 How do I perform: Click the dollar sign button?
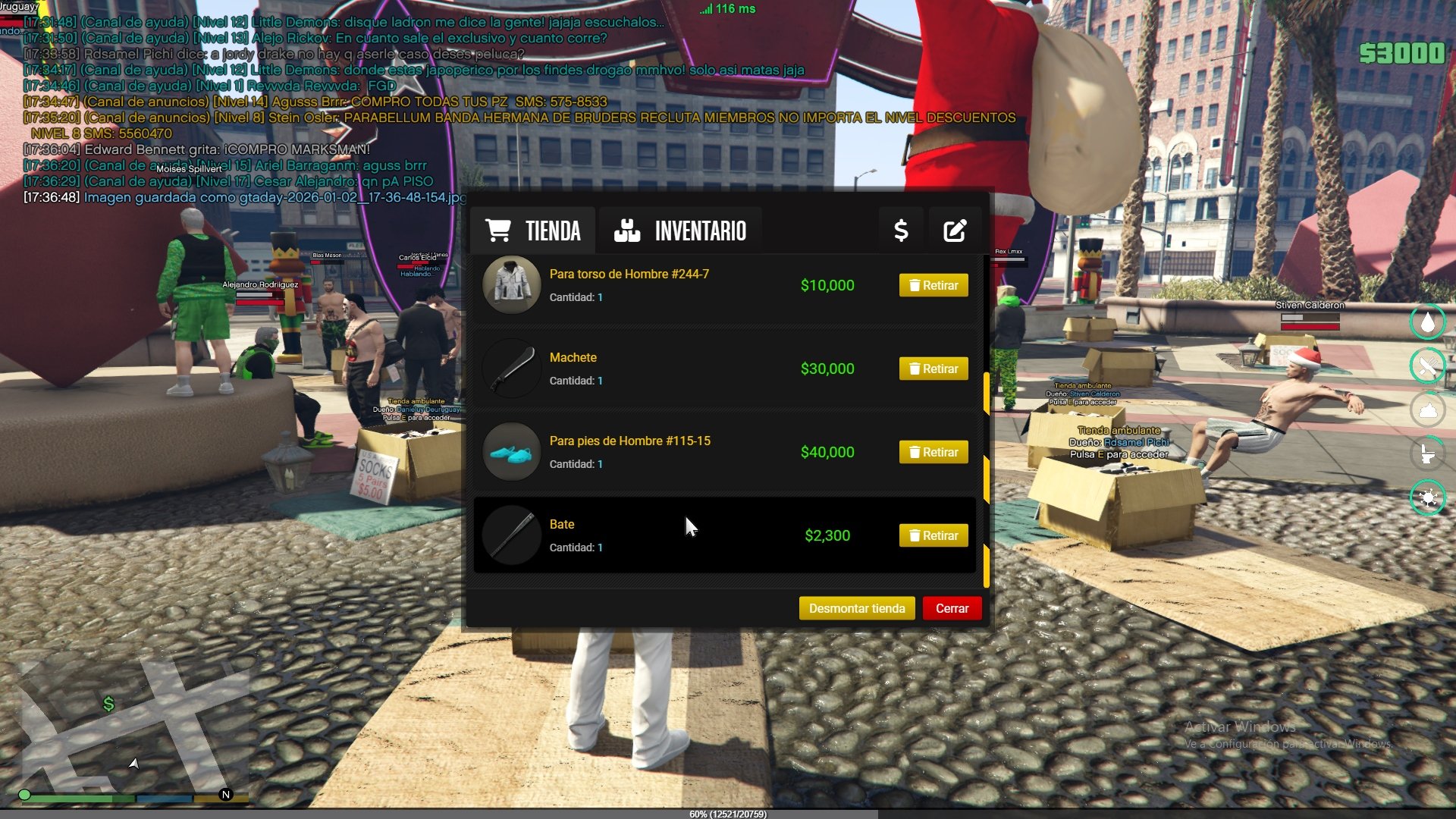pos(901,231)
